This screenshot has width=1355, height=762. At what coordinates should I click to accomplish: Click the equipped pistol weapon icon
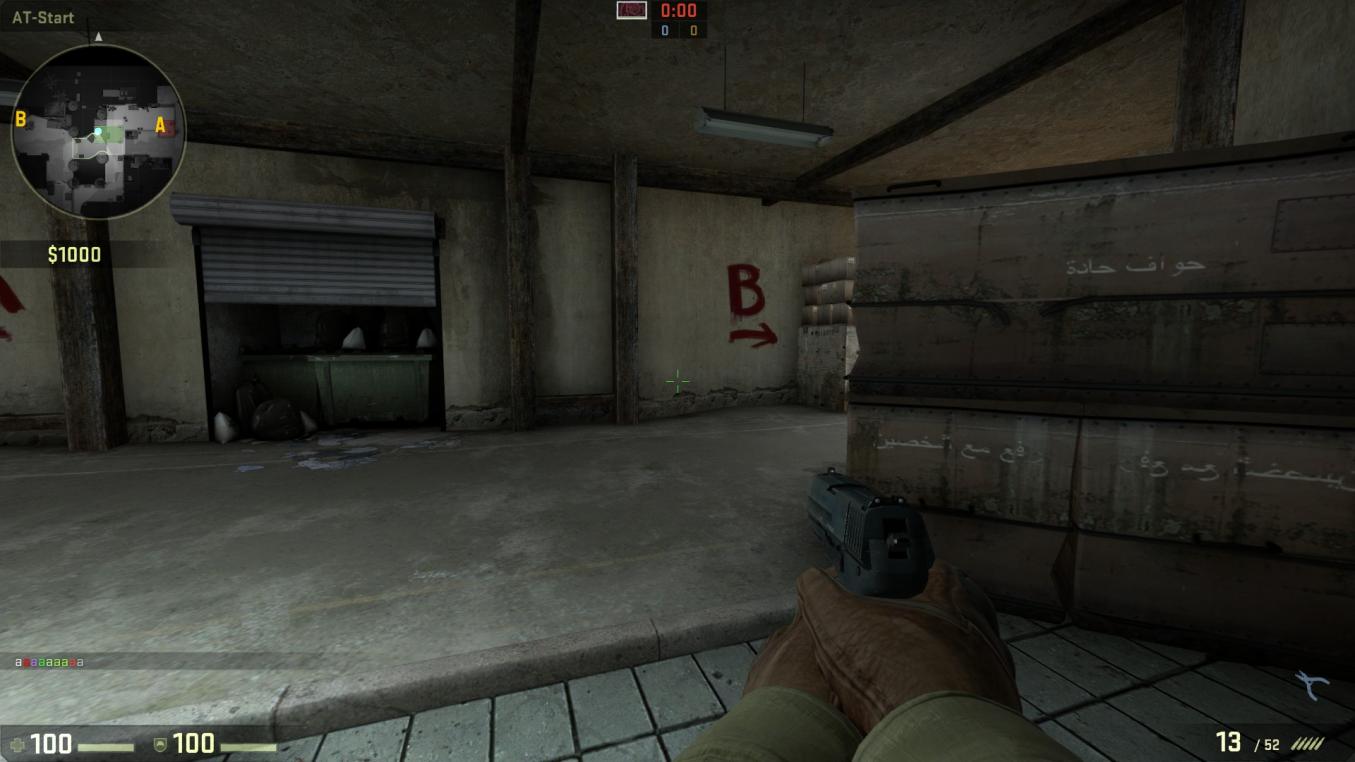(x=1311, y=686)
